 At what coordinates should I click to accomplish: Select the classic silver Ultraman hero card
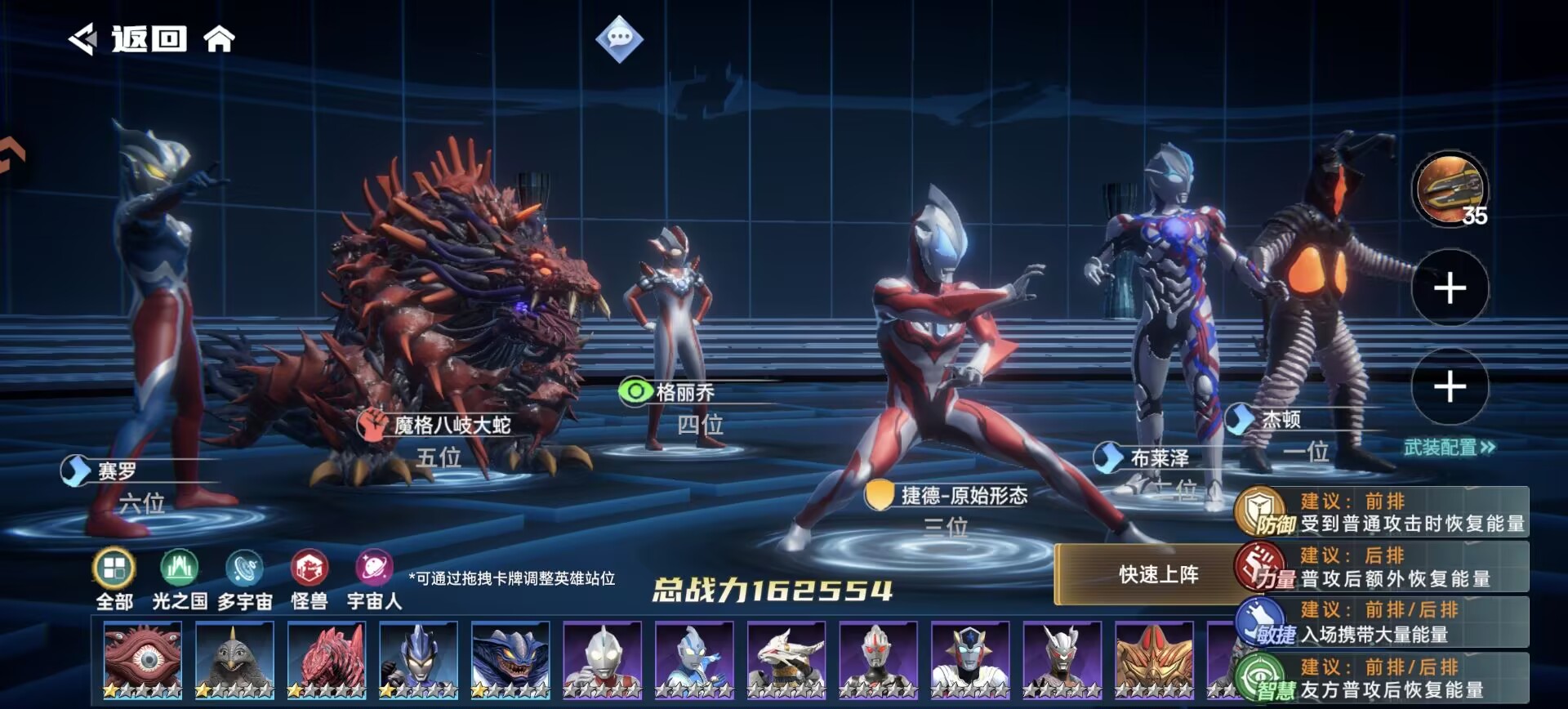602,660
